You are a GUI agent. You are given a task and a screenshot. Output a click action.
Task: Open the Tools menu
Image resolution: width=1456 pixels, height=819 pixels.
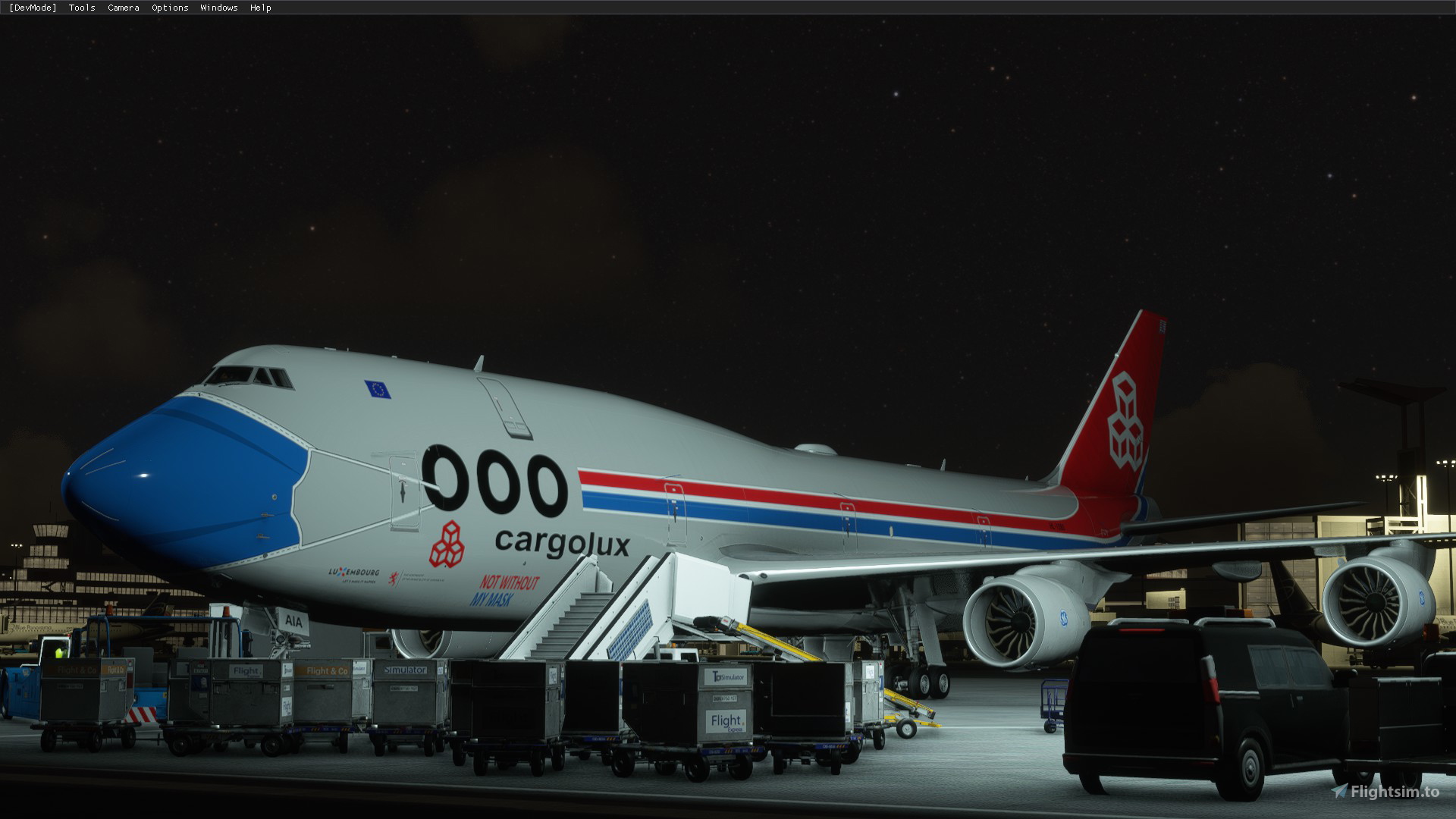(x=82, y=8)
